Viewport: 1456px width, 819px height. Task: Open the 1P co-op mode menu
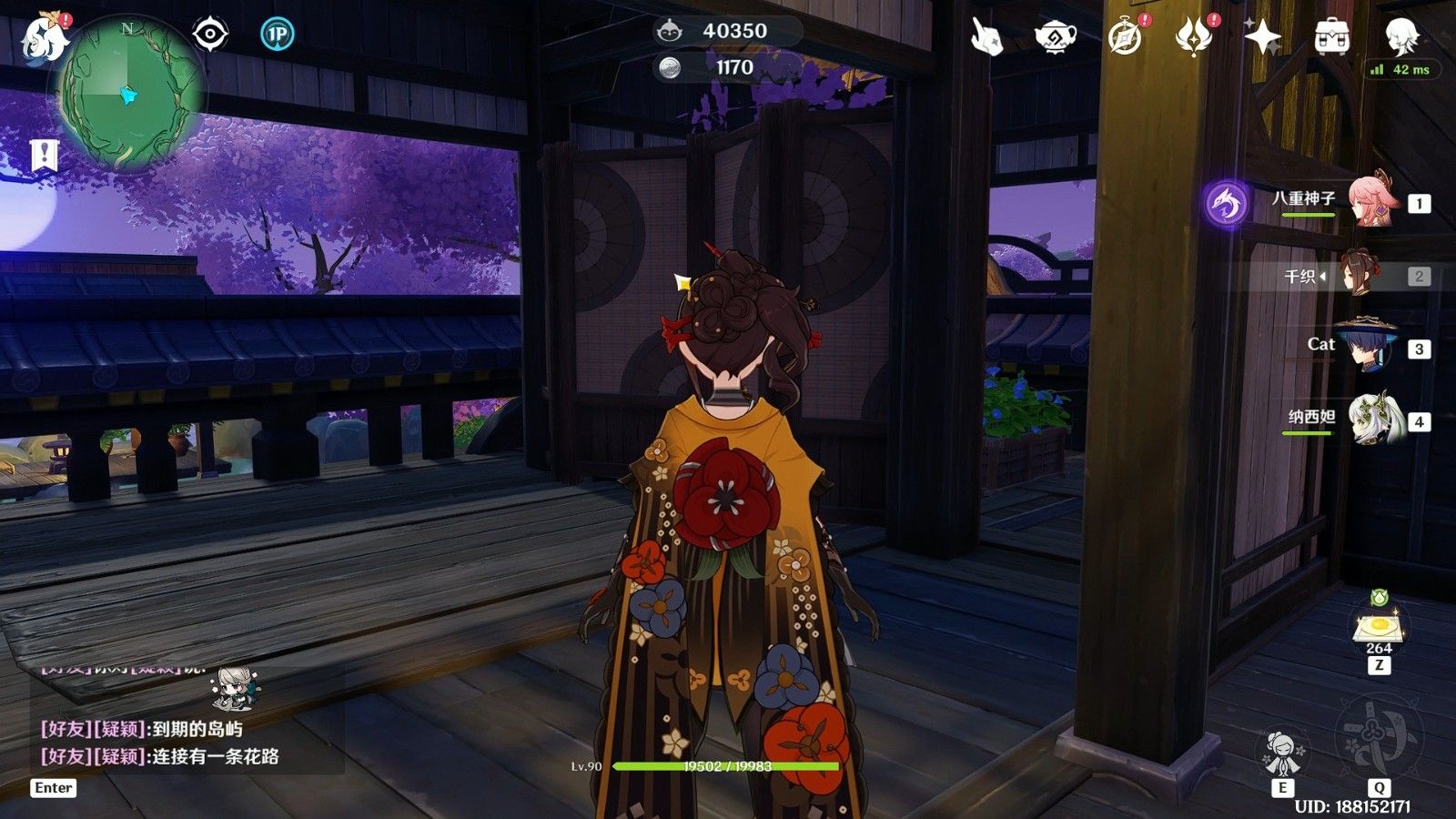pyautogui.click(x=277, y=35)
